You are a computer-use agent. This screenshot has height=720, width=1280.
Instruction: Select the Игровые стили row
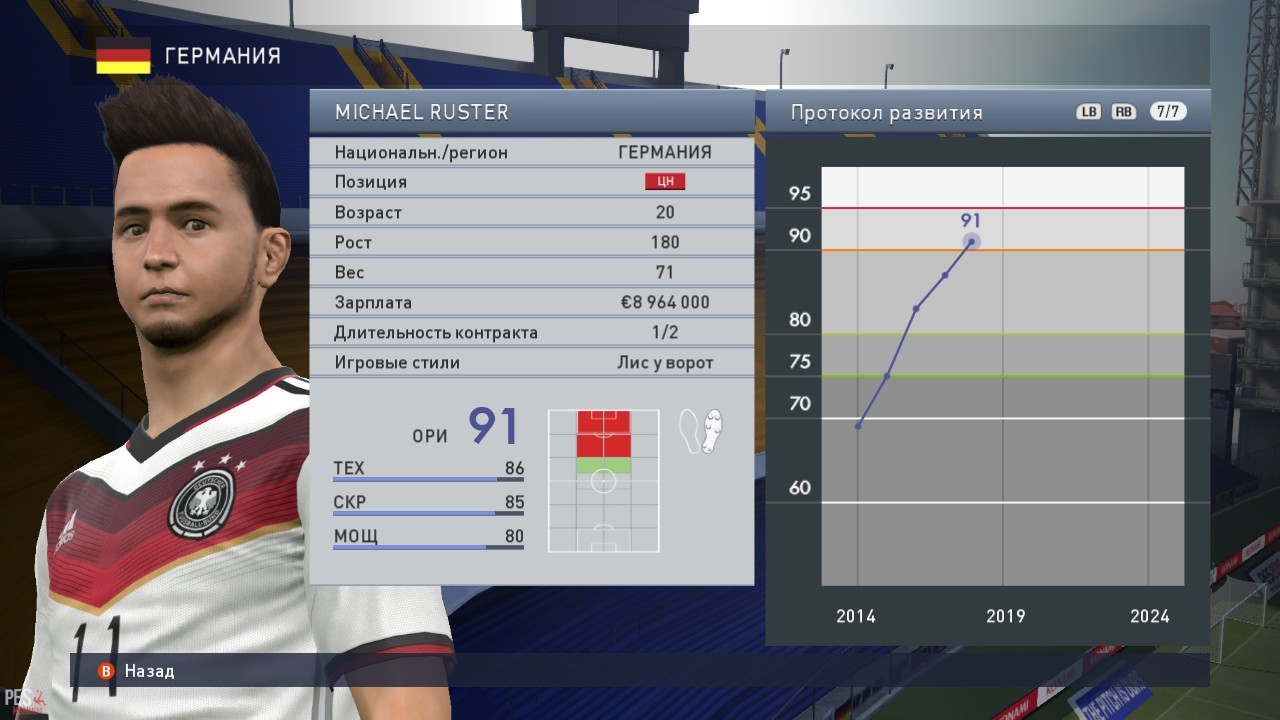(x=531, y=362)
